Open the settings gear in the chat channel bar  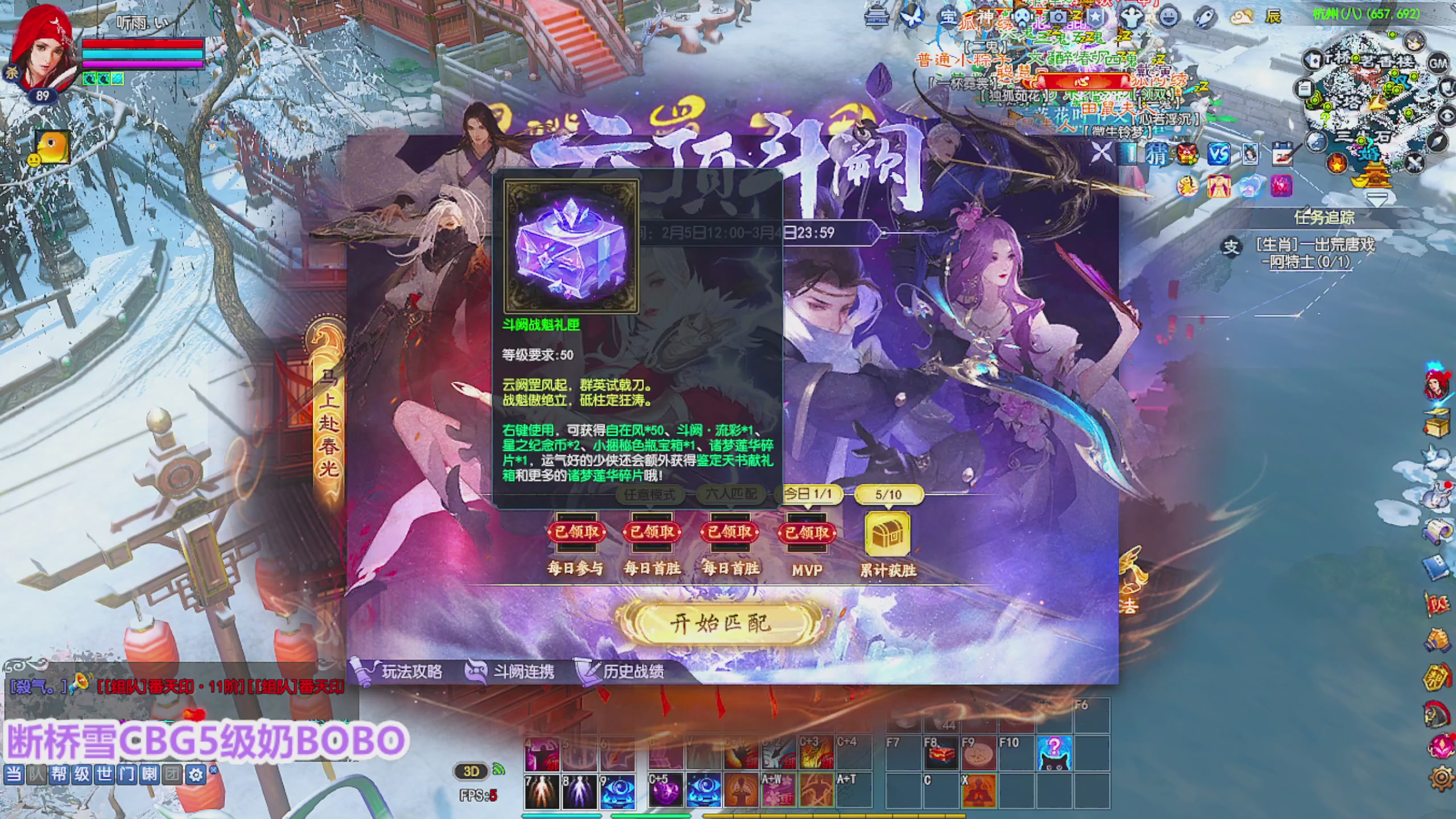[x=196, y=774]
